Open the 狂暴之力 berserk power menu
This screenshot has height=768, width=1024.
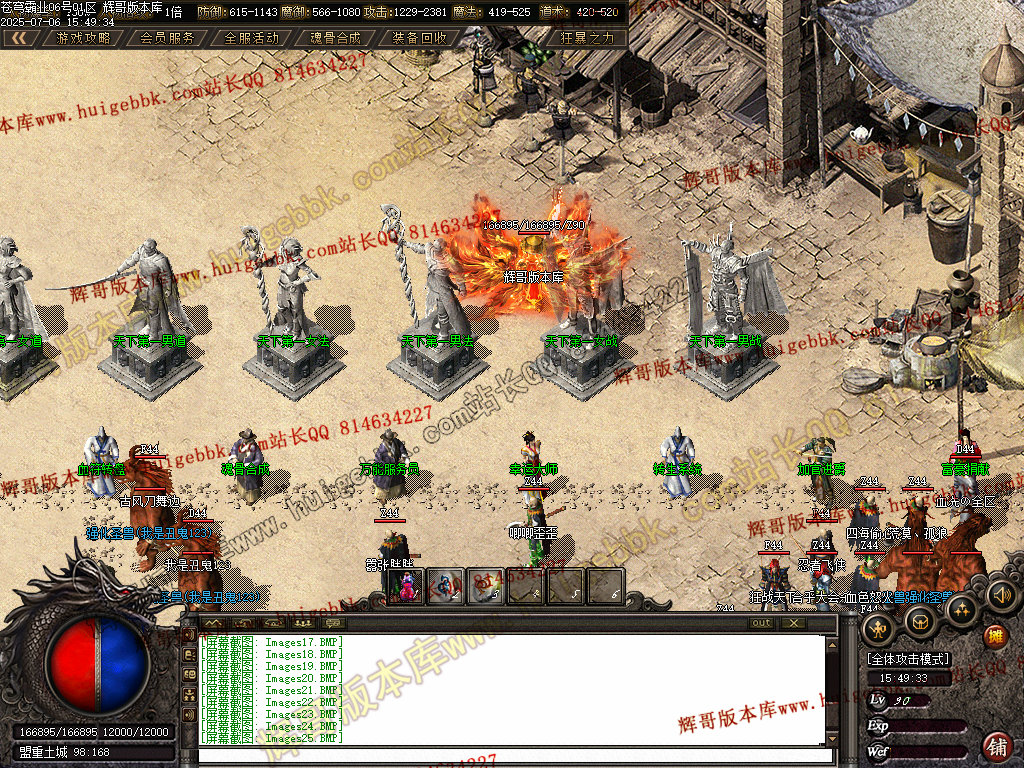(587, 38)
